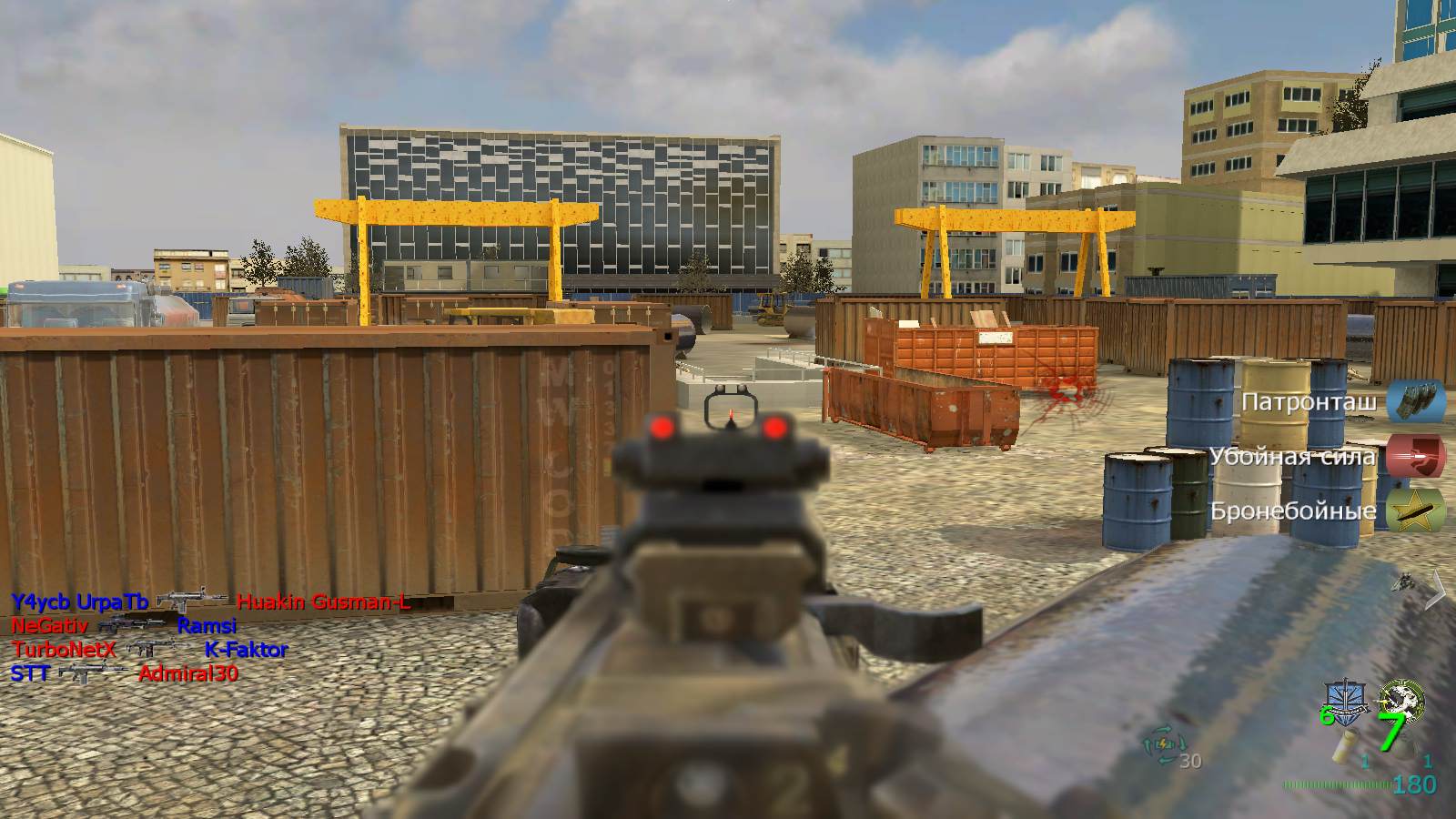
Task: Select the yellow shell grenade icon
Action: pos(1341,746)
